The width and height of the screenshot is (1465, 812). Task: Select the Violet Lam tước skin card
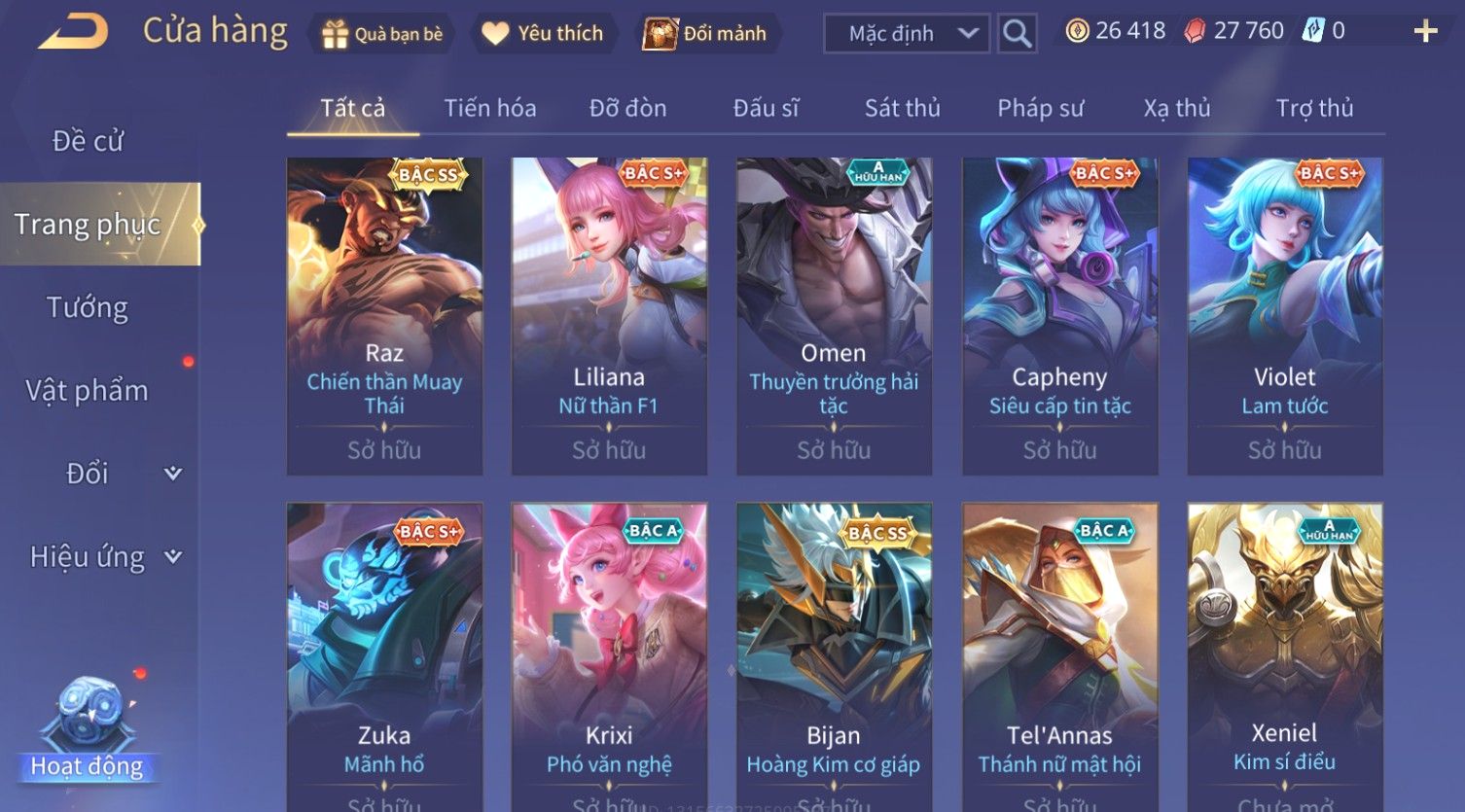click(x=1284, y=316)
